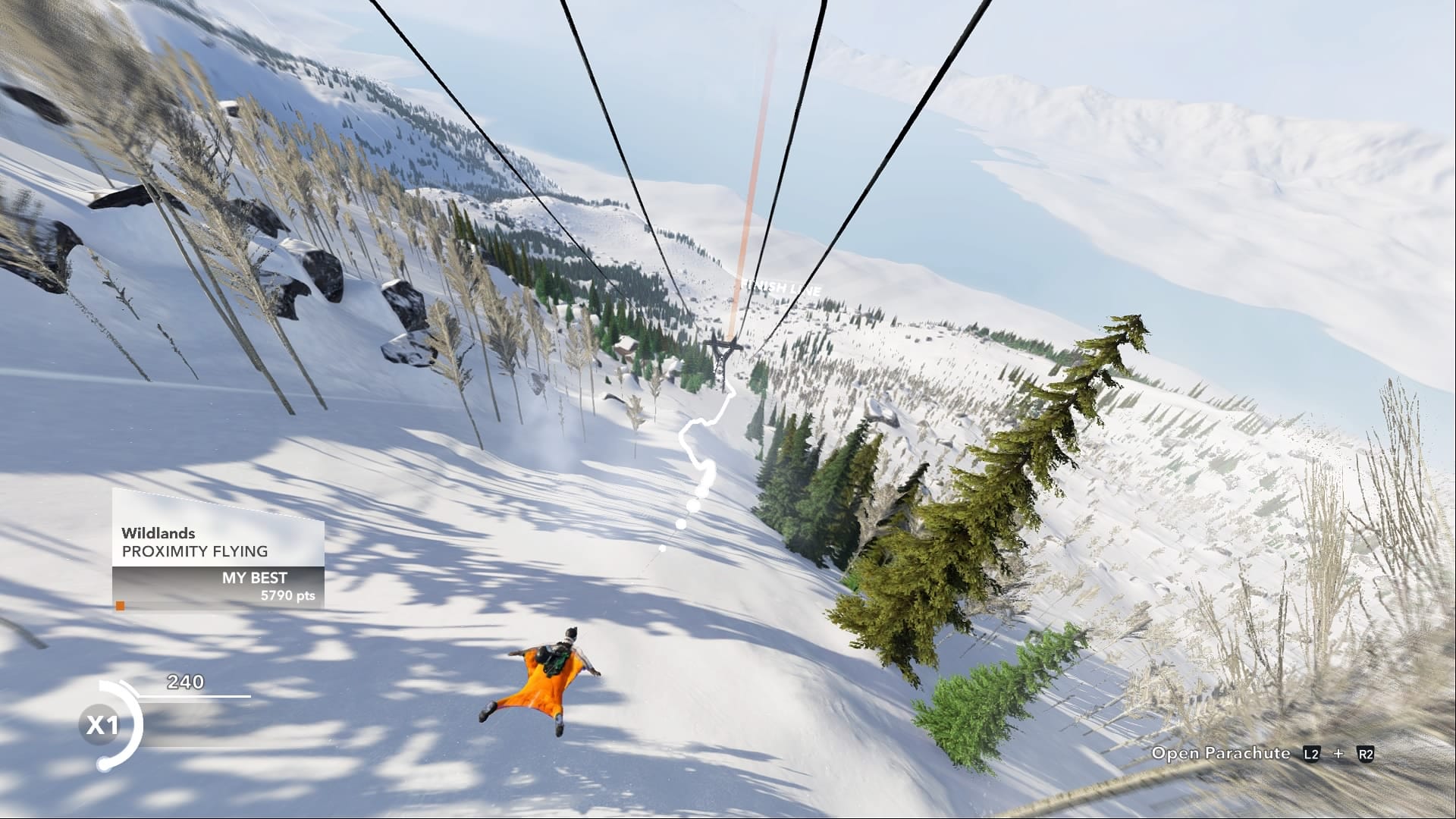Select the L2 trigger button icon
The image size is (1456, 819).
point(1312,753)
